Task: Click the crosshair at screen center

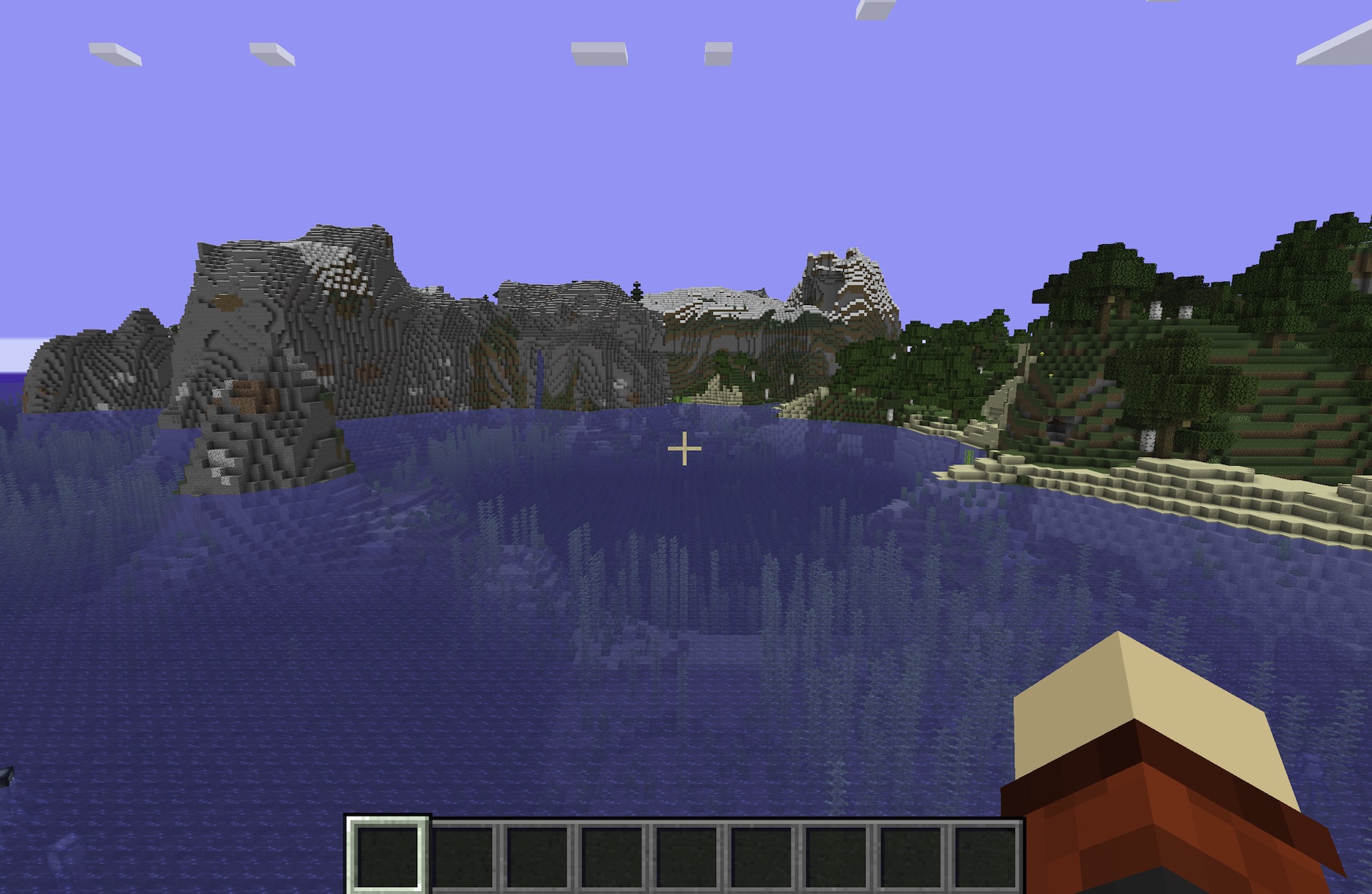Action: pos(685,447)
